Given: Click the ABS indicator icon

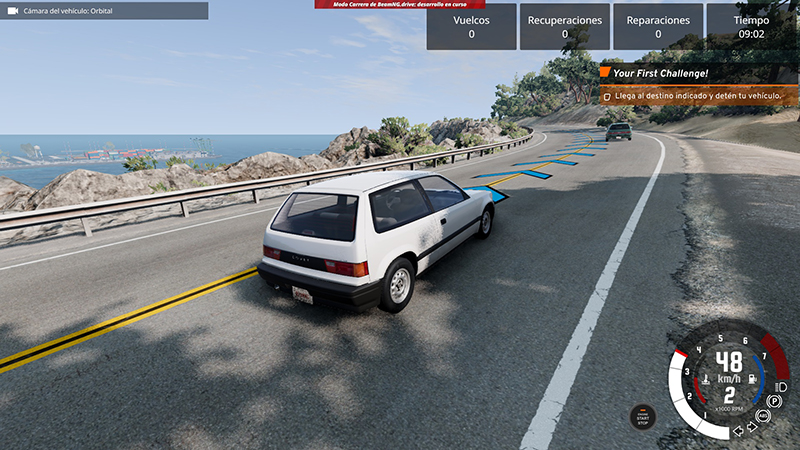Looking at the screenshot, I should coord(763,415).
